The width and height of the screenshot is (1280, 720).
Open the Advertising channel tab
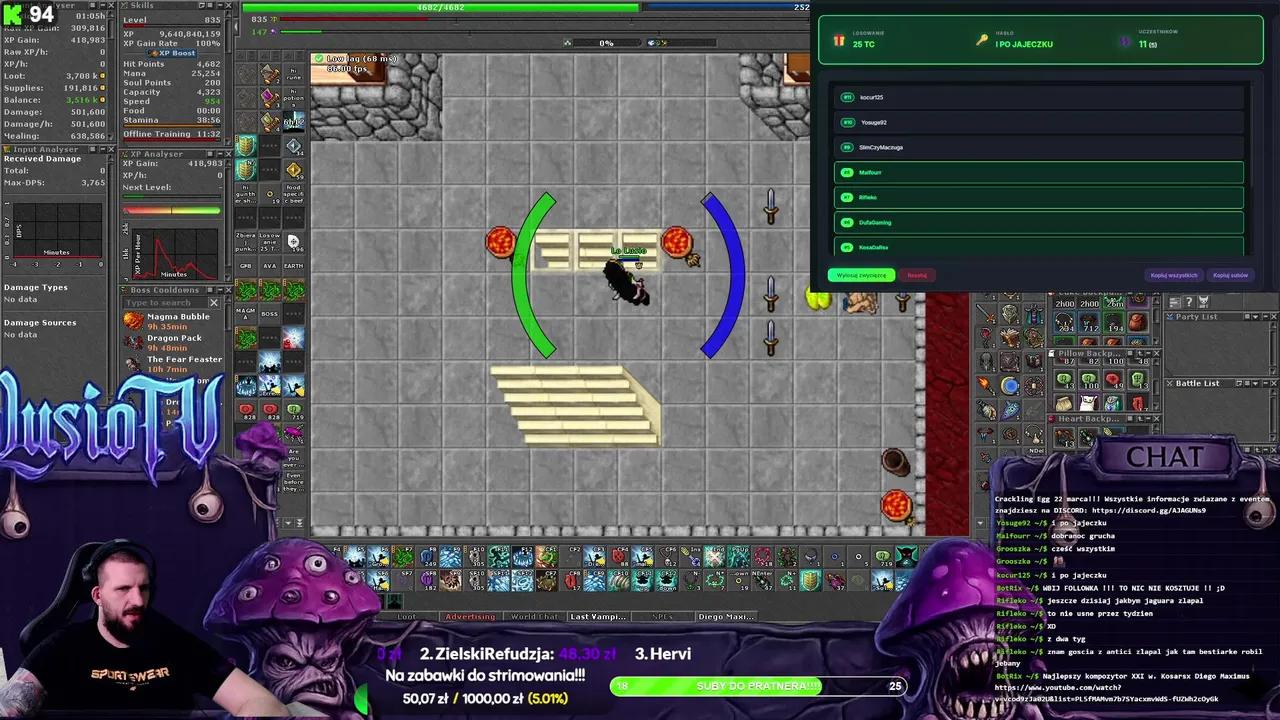pyautogui.click(x=470, y=616)
